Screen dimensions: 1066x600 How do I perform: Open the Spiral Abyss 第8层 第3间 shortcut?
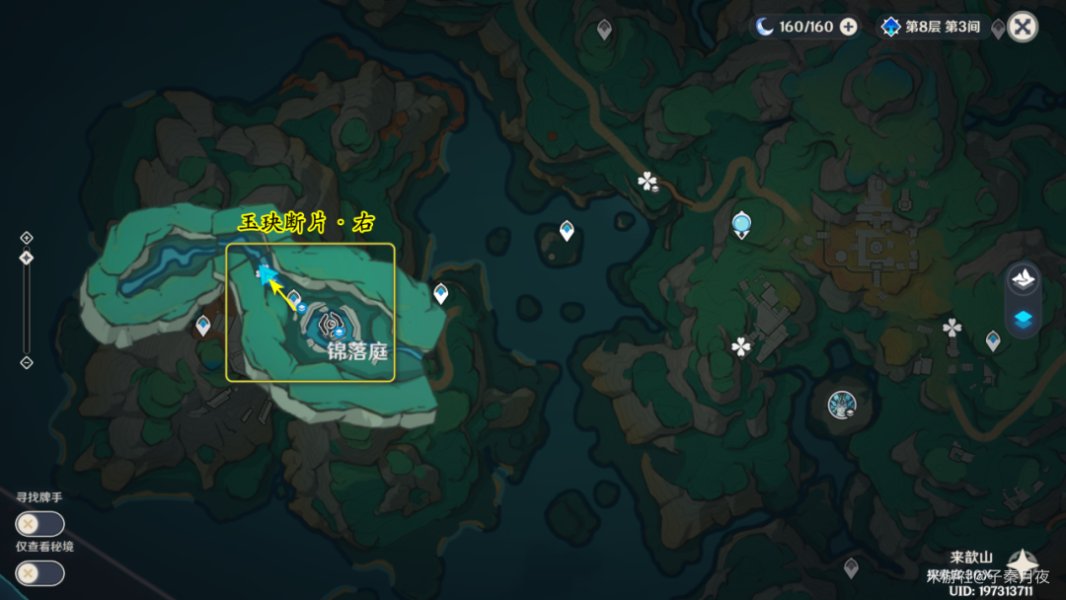pos(932,27)
